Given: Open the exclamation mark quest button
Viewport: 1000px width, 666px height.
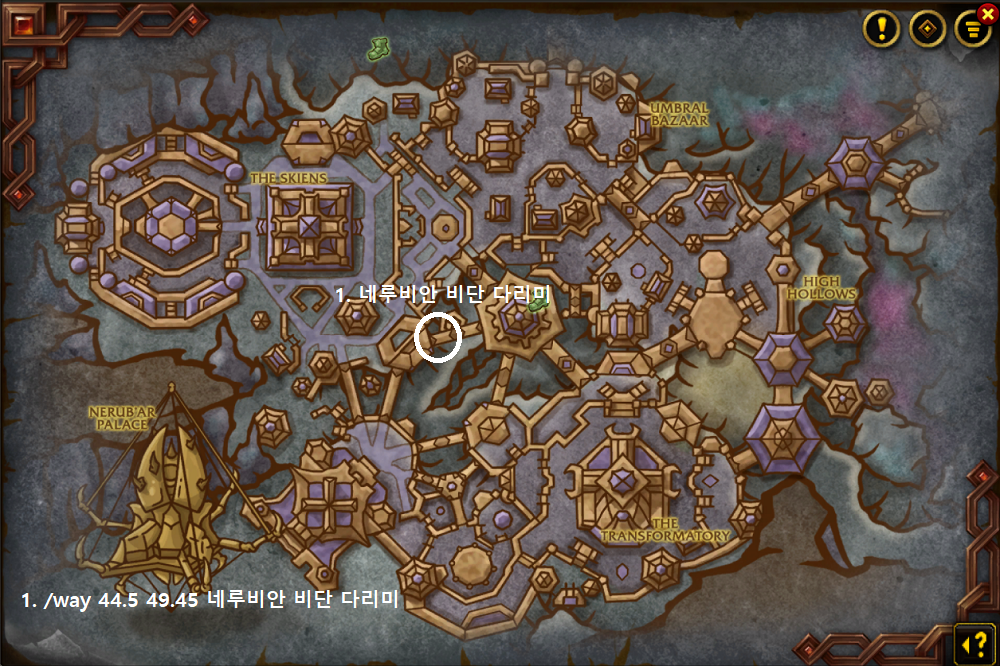Looking at the screenshot, I should click(x=882, y=29).
